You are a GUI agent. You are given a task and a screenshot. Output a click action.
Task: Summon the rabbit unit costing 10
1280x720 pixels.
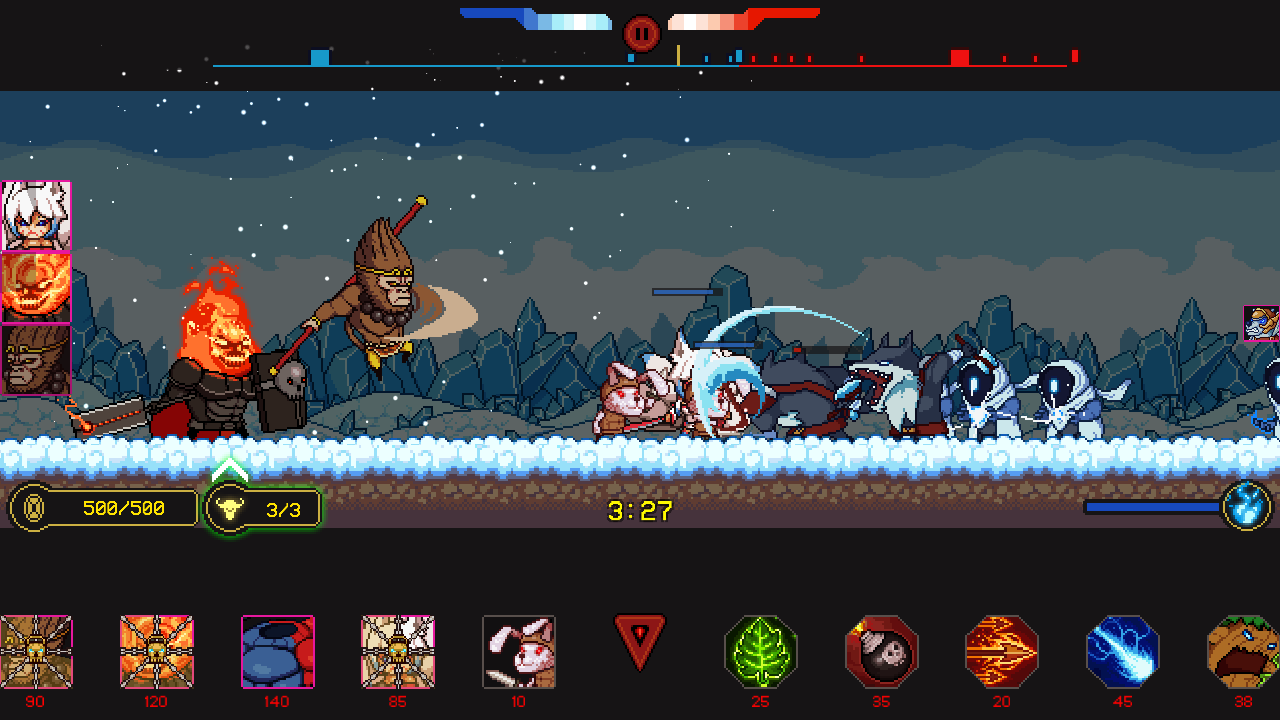519,652
